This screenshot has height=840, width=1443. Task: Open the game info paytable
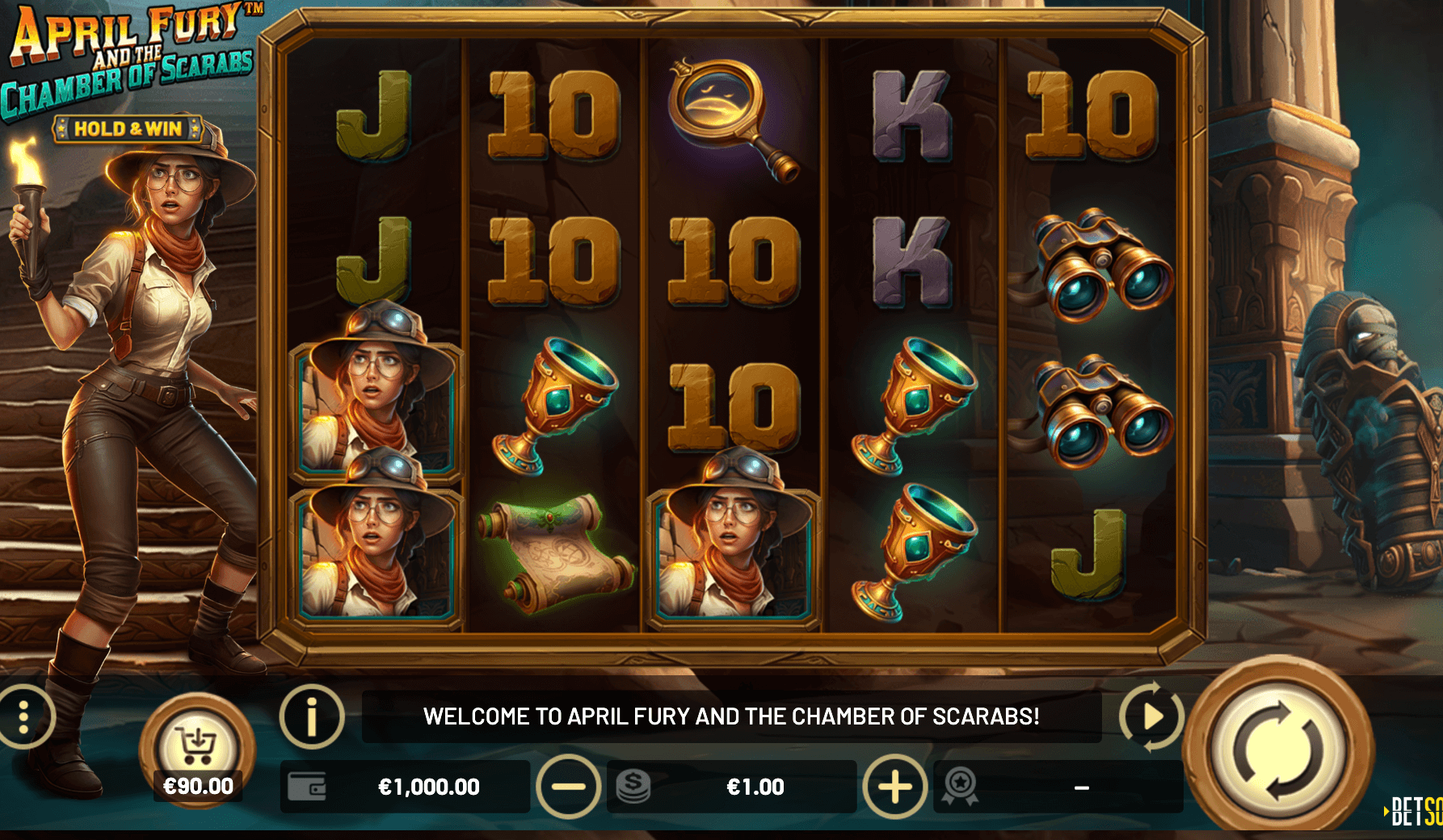point(312,716)
